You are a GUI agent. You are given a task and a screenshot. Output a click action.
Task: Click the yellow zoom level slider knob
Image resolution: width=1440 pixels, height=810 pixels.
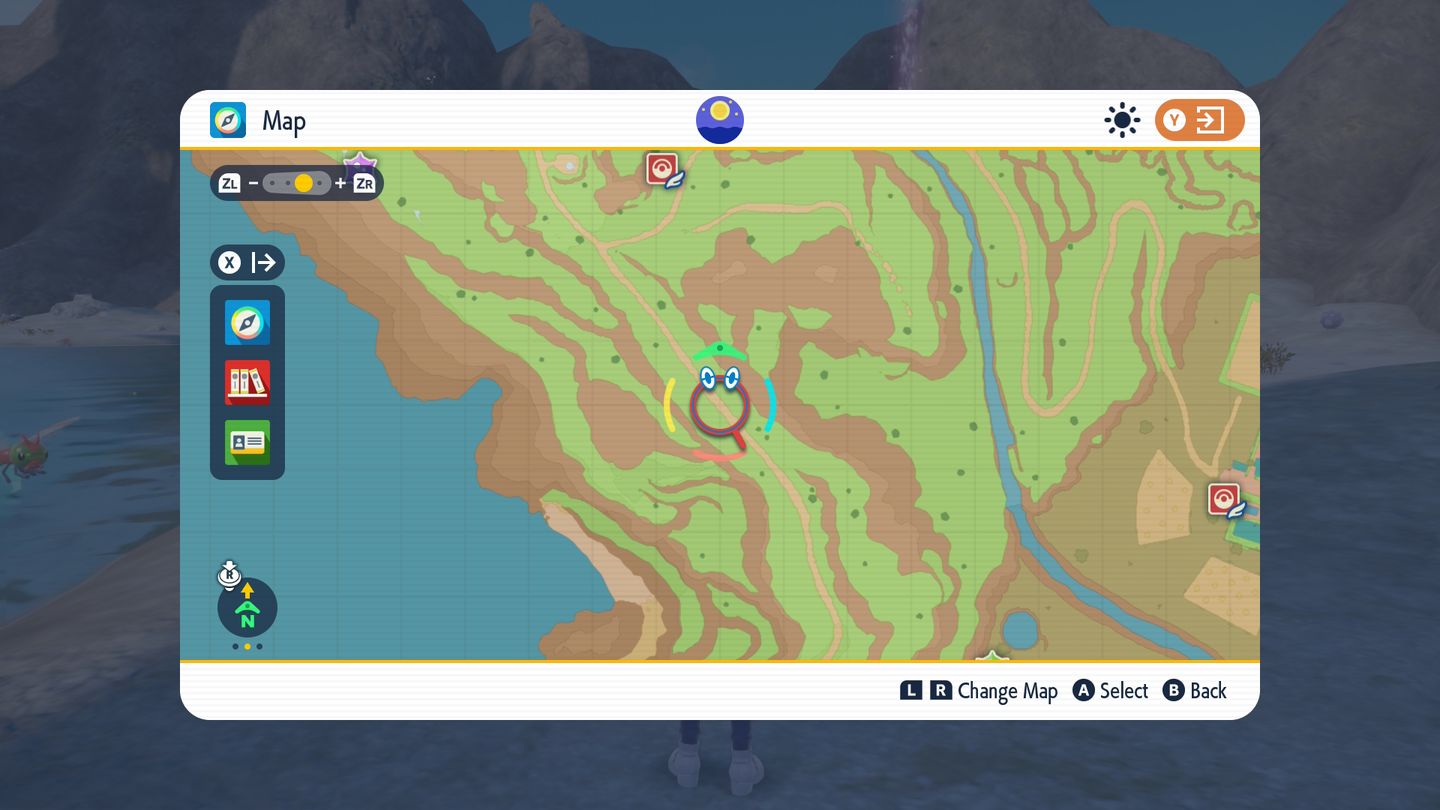[304, 183]
